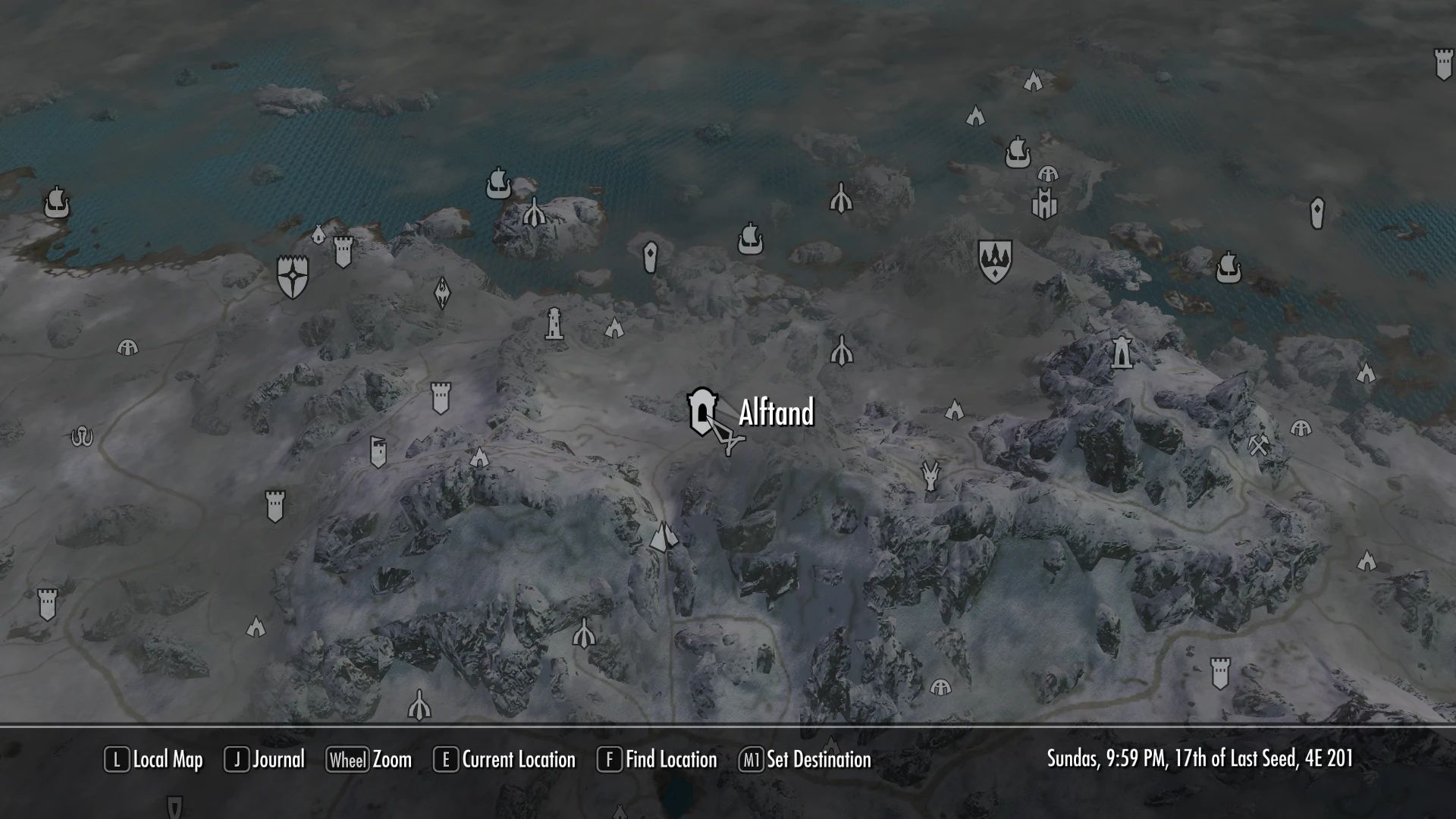Select the horseshoe-shaped grove marker
The width and height of the screenshot is (1456, 819).
point(82,437)
